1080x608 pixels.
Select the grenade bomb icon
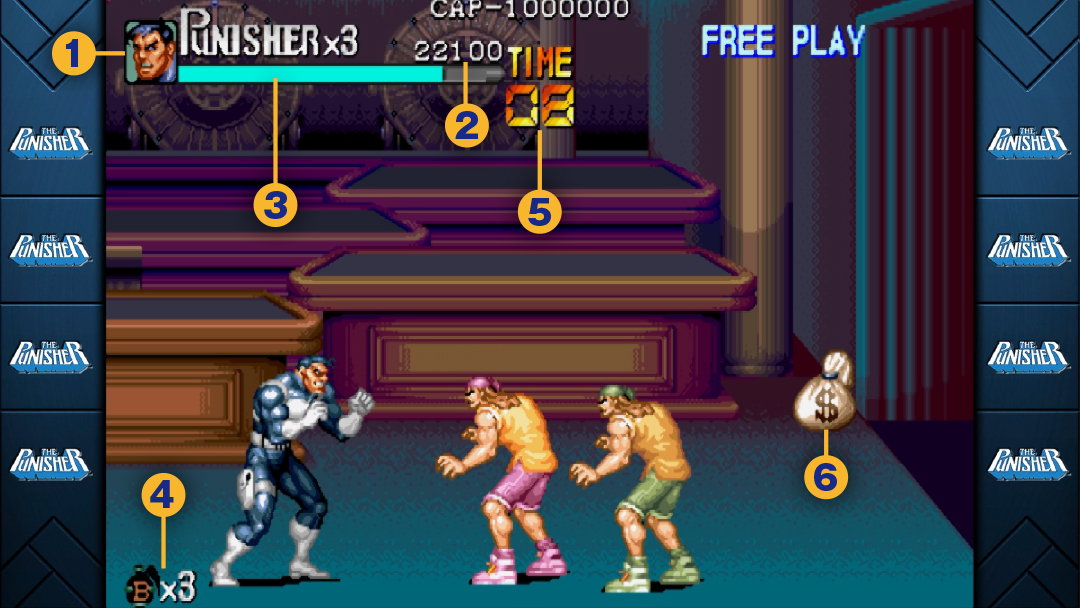coord(141,587)
